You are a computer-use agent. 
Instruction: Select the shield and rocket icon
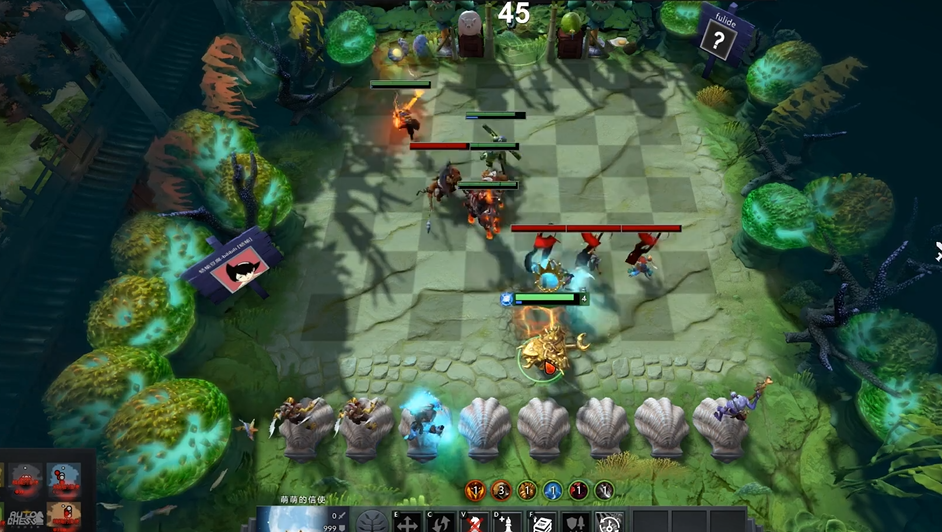[x=576, y=522]
